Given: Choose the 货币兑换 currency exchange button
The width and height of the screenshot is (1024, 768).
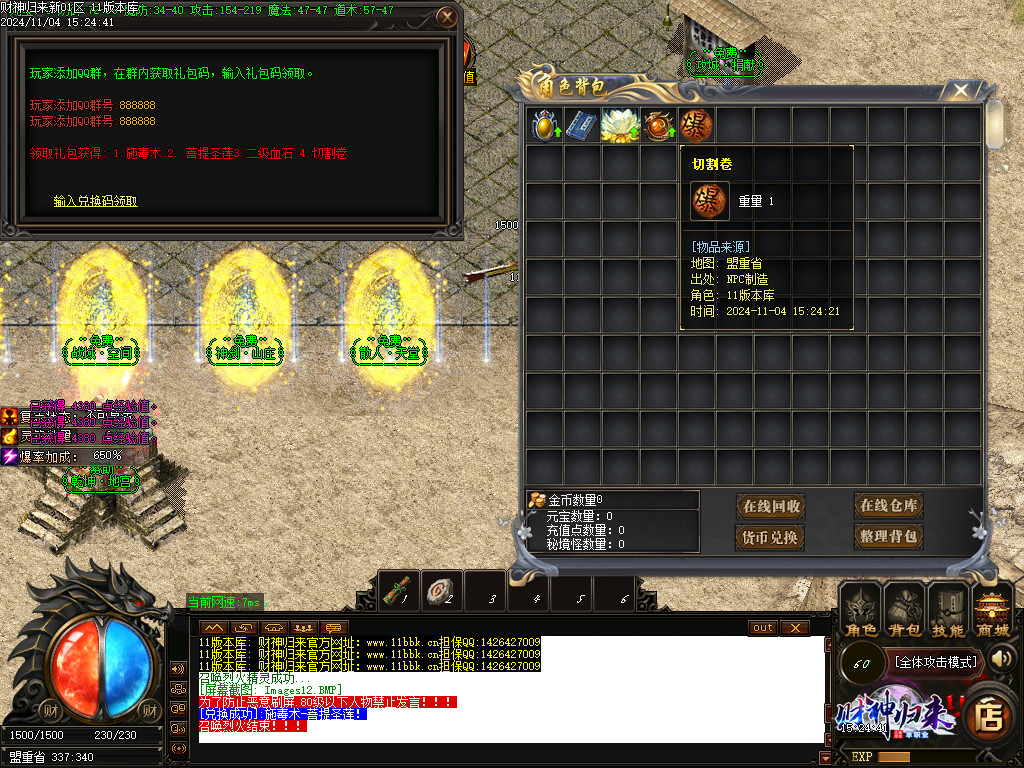Looking at the screenshot, I should [771, 537].
